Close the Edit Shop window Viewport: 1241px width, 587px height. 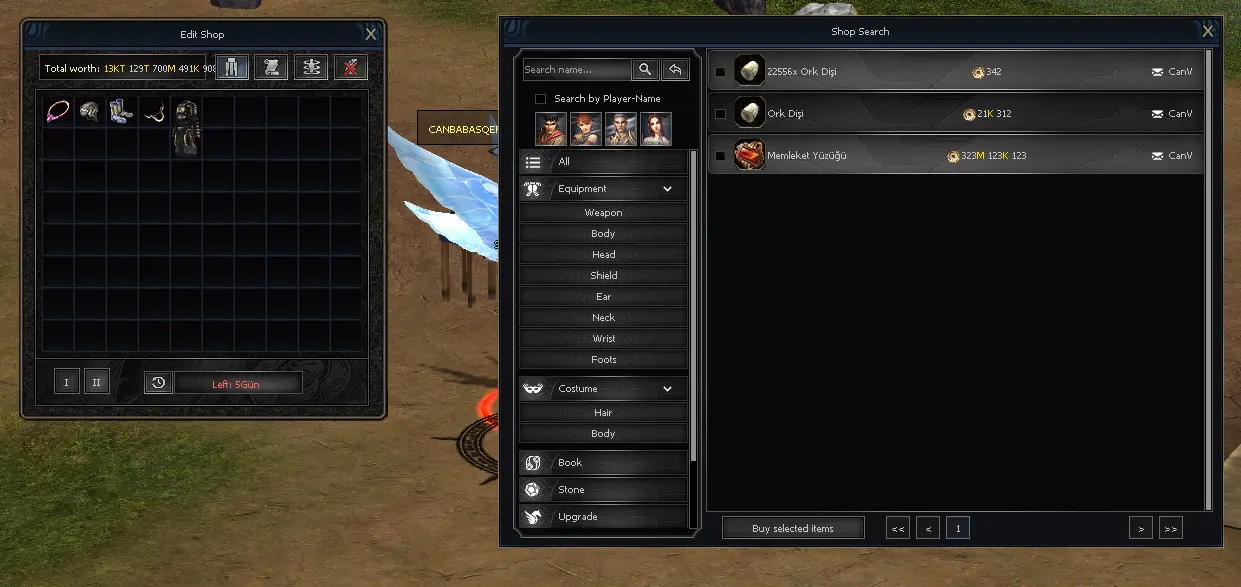[x=371, y=35]
